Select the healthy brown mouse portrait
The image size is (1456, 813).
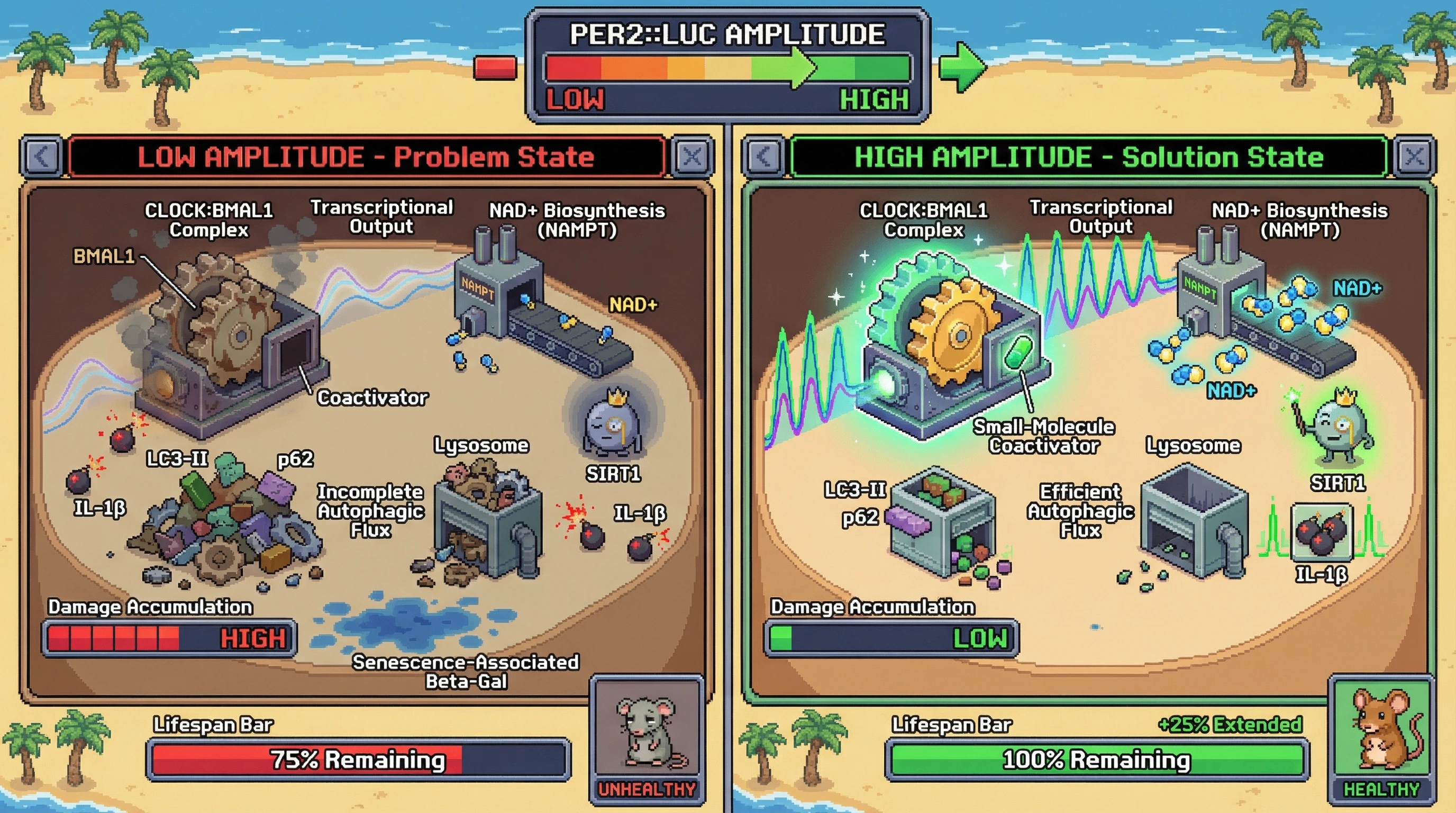point(1382,729)
